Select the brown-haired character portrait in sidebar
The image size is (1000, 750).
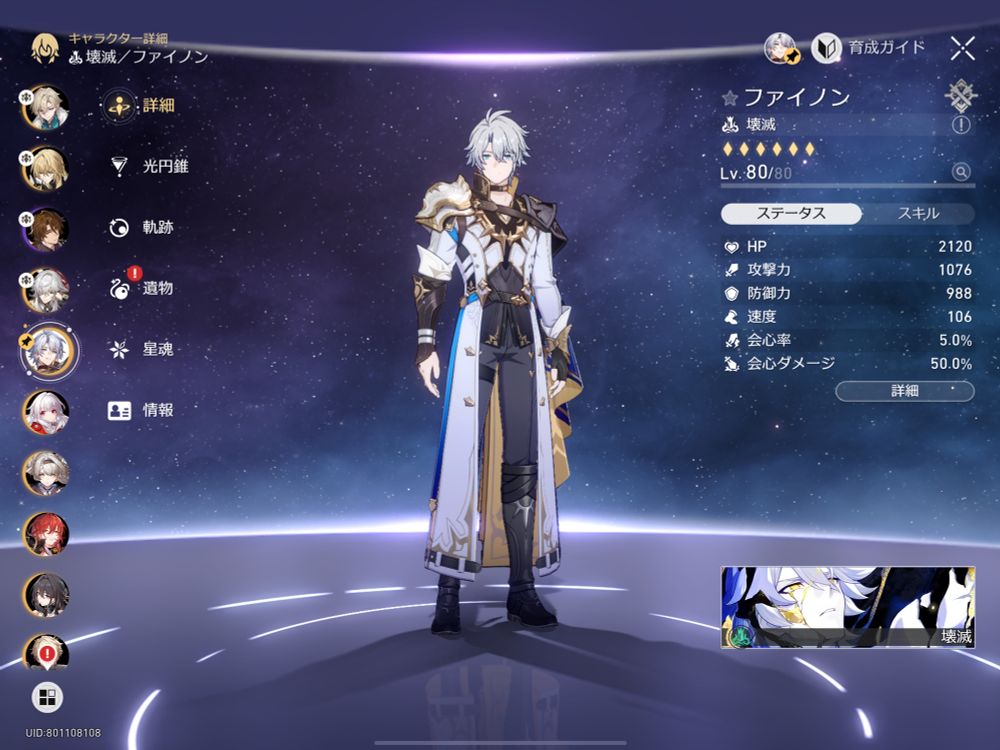(46, 229)
